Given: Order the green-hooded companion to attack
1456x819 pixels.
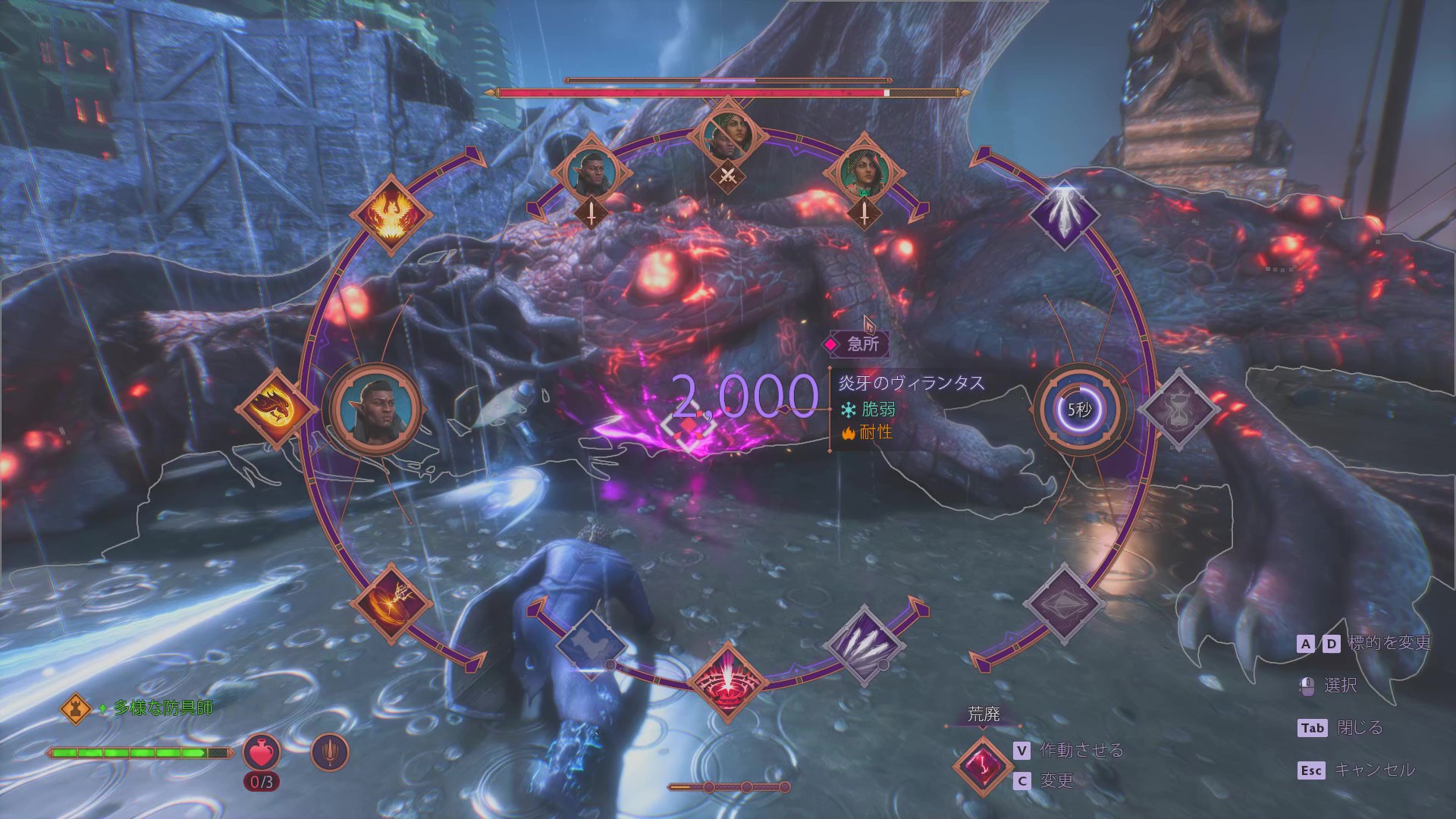Looking at the screenshot, I should [x=864, y=213].
